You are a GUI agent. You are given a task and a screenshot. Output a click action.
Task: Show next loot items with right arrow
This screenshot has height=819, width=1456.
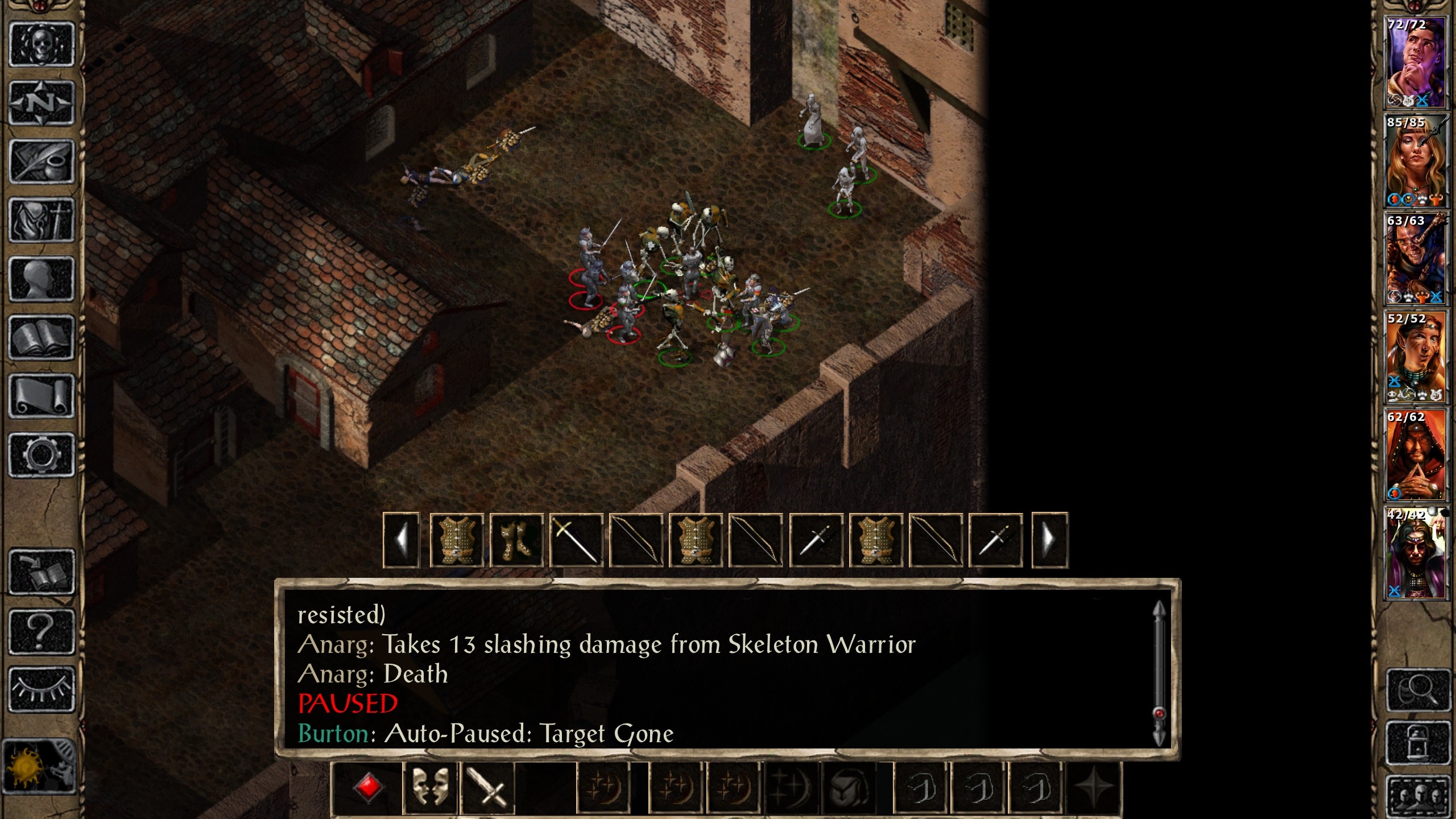pyautogui.click(x=1049, y=540)
